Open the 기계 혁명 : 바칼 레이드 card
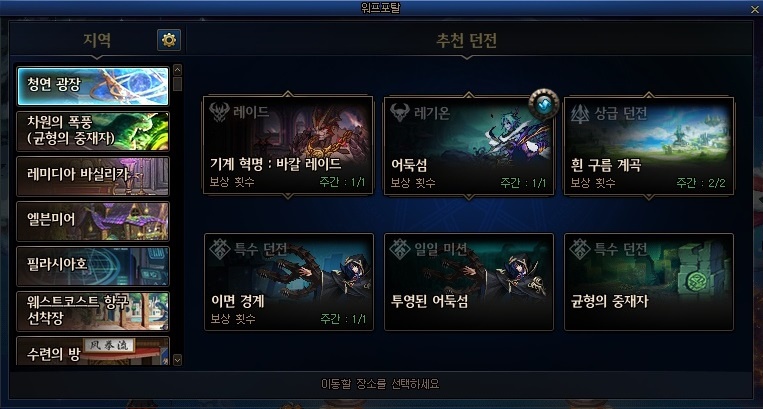 point(288,146)
